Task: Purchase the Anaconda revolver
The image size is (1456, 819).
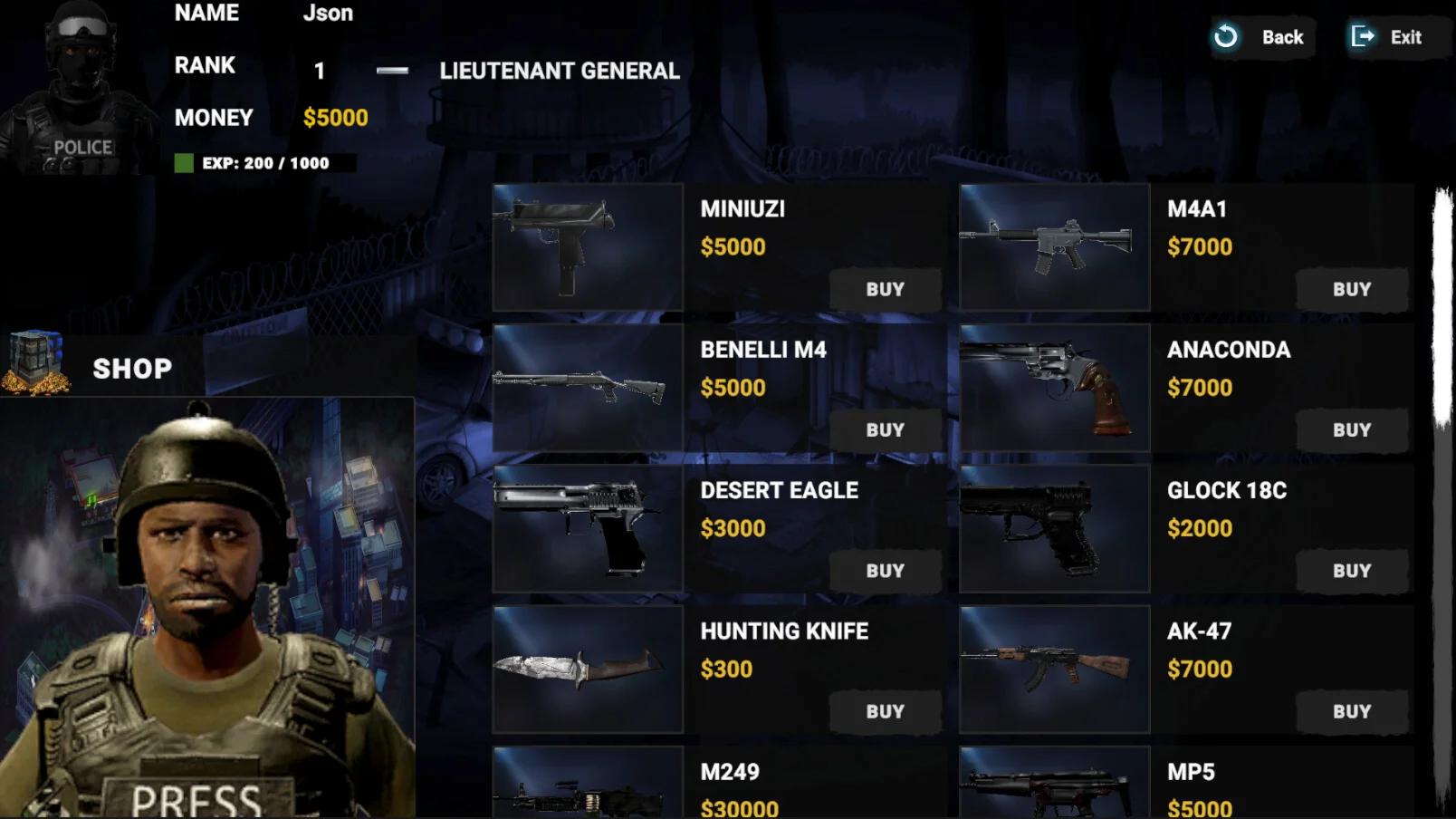Action: pos(1351,430)
